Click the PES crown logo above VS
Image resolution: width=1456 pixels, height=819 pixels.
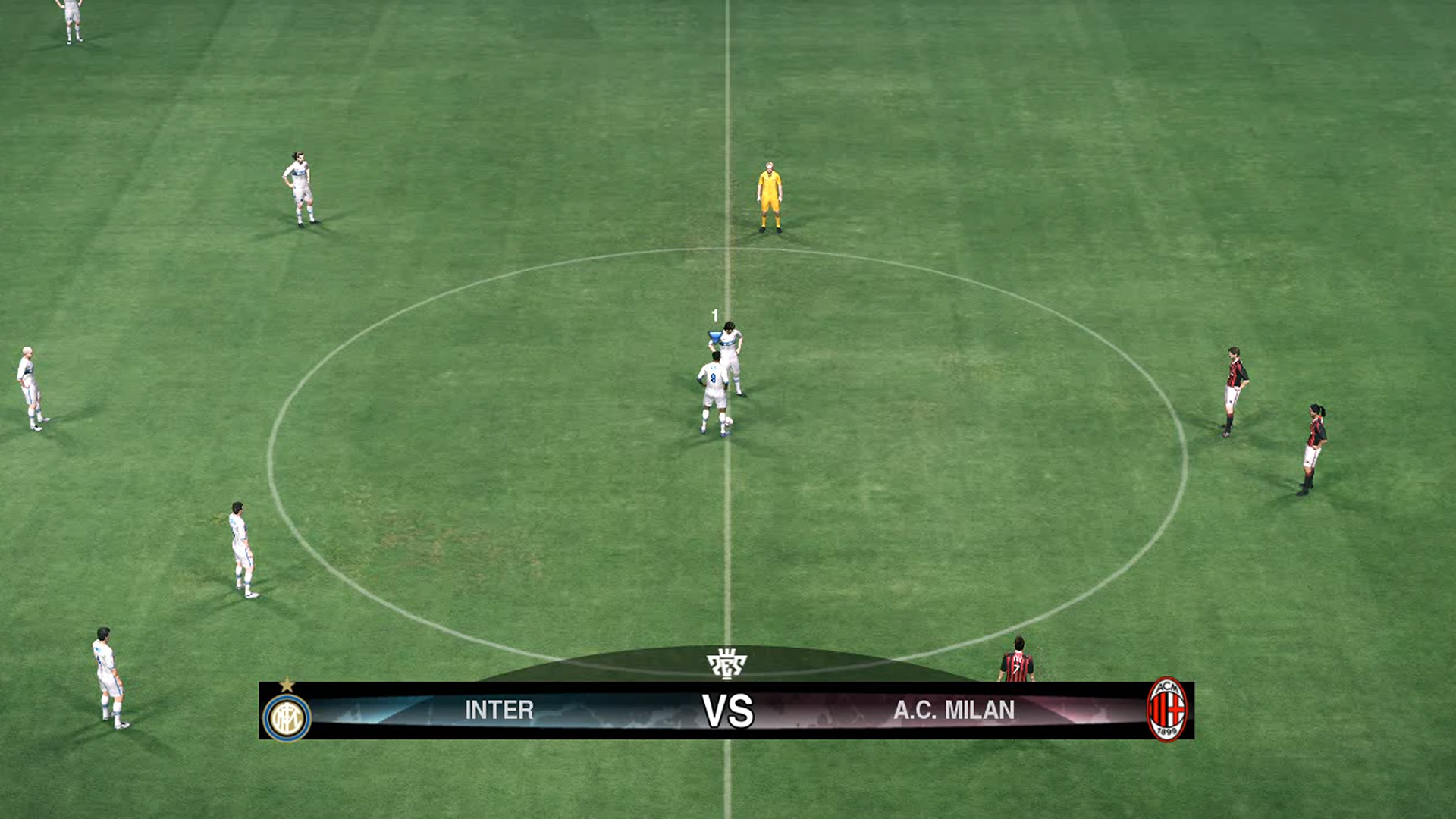[x=726, y=664]
